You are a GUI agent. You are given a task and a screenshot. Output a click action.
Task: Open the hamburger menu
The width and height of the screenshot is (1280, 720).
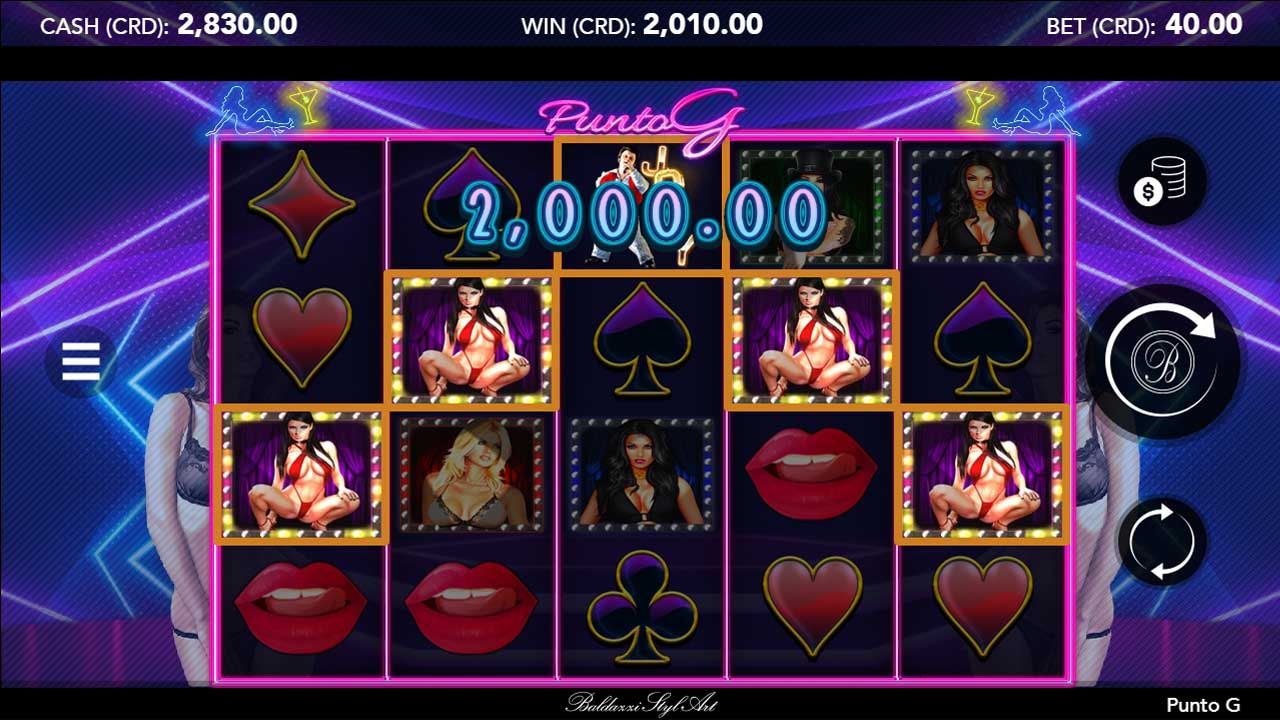point(81,361)
